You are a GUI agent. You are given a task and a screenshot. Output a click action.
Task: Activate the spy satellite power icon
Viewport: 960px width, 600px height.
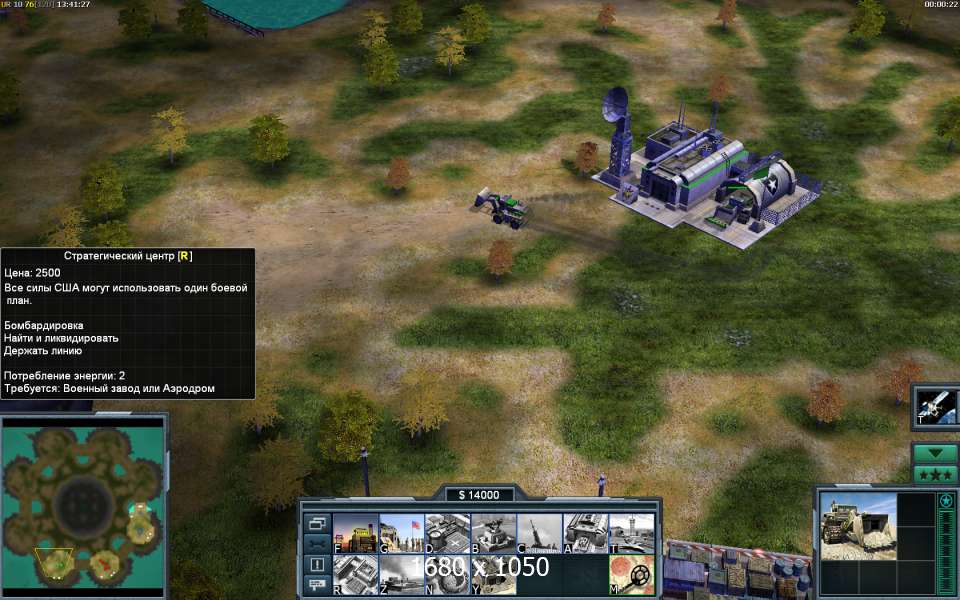[937, 407]
